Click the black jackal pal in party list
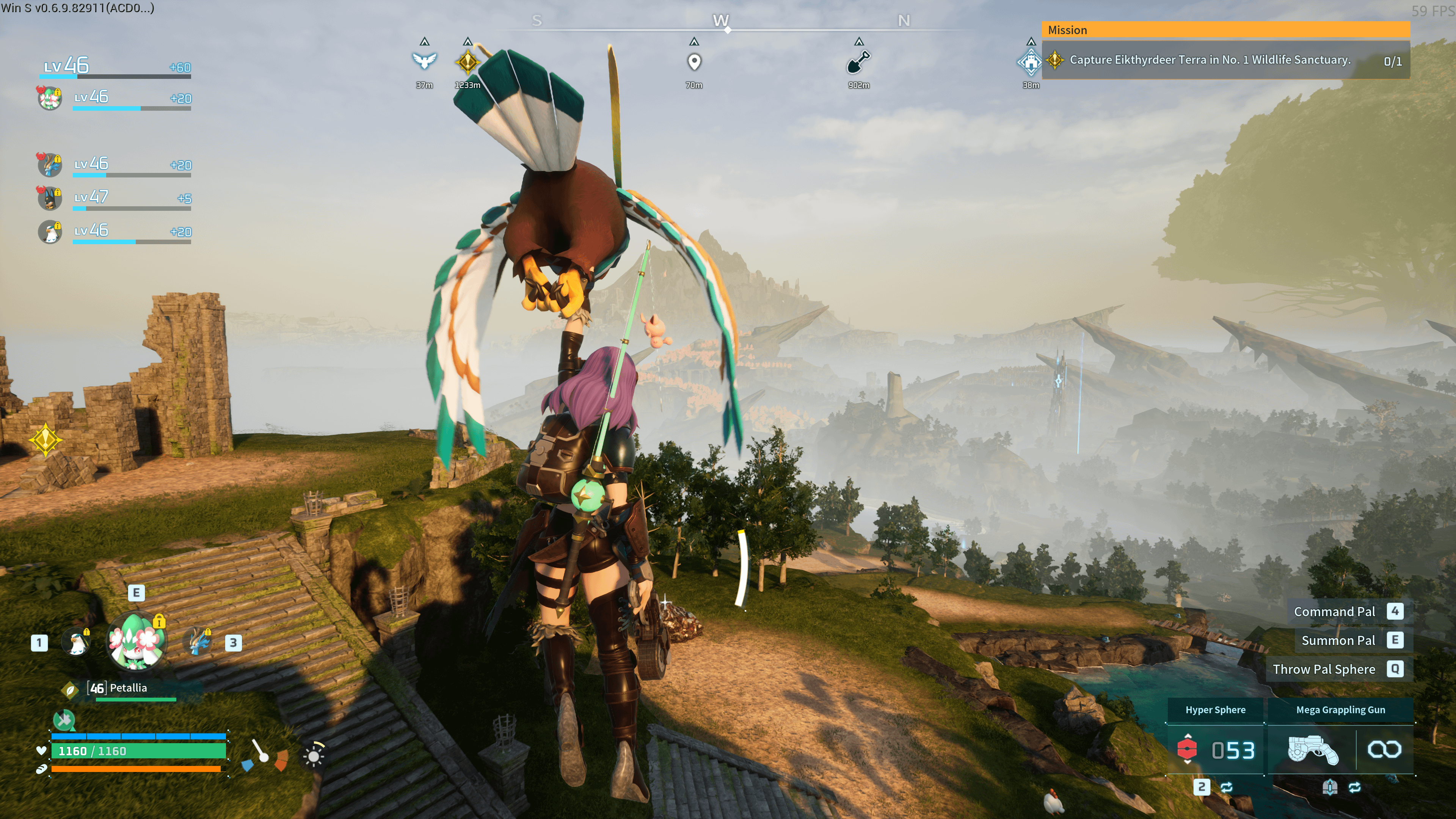Image resolution: width=1456 pixels, height=819 pixels. pos(50,198)
